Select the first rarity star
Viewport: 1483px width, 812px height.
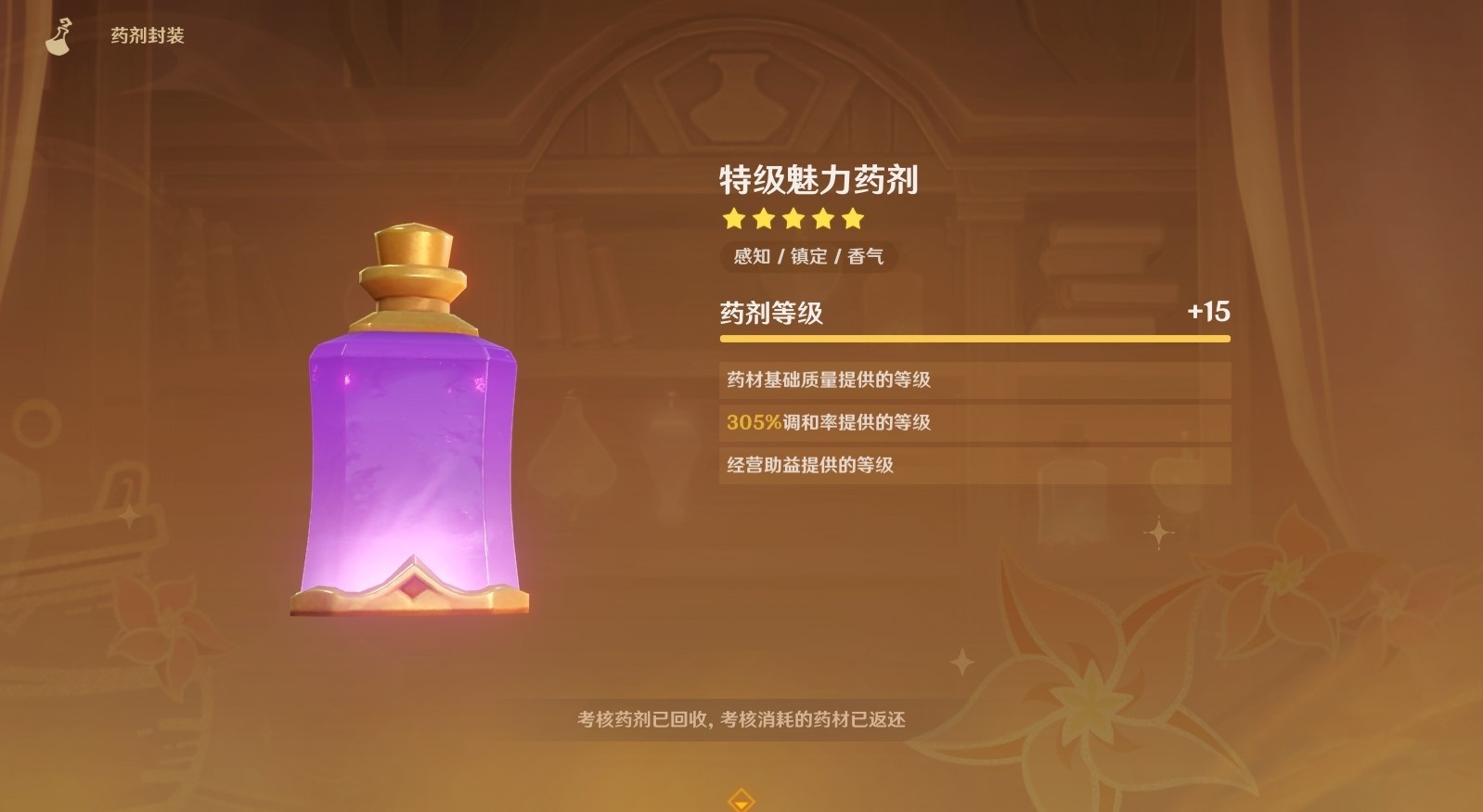click(x=734, y=219)
